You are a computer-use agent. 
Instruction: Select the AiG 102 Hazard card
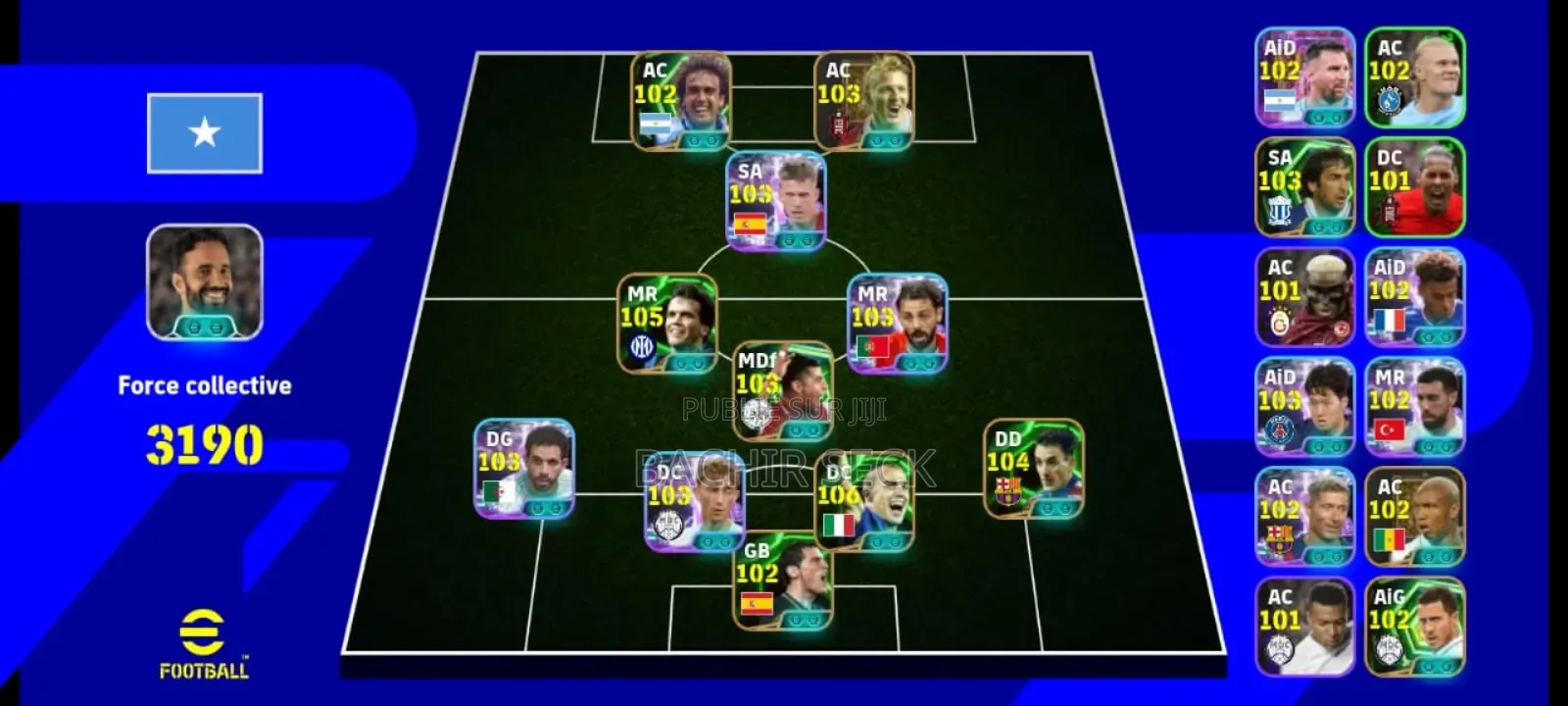click(1414, 624)
